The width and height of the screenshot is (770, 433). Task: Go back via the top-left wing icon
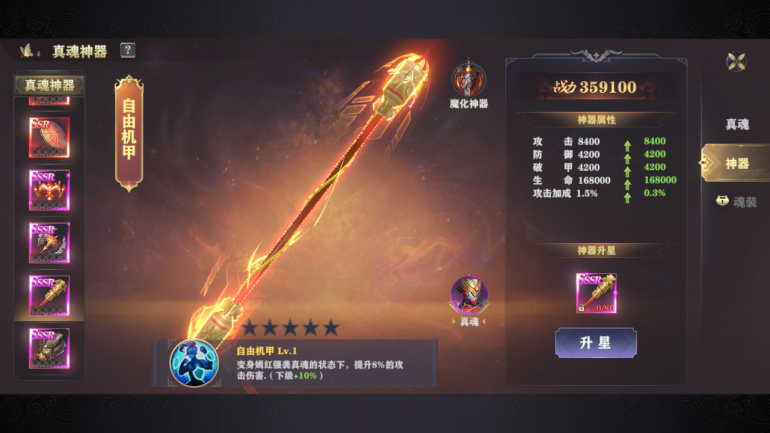tap(29, 50)
